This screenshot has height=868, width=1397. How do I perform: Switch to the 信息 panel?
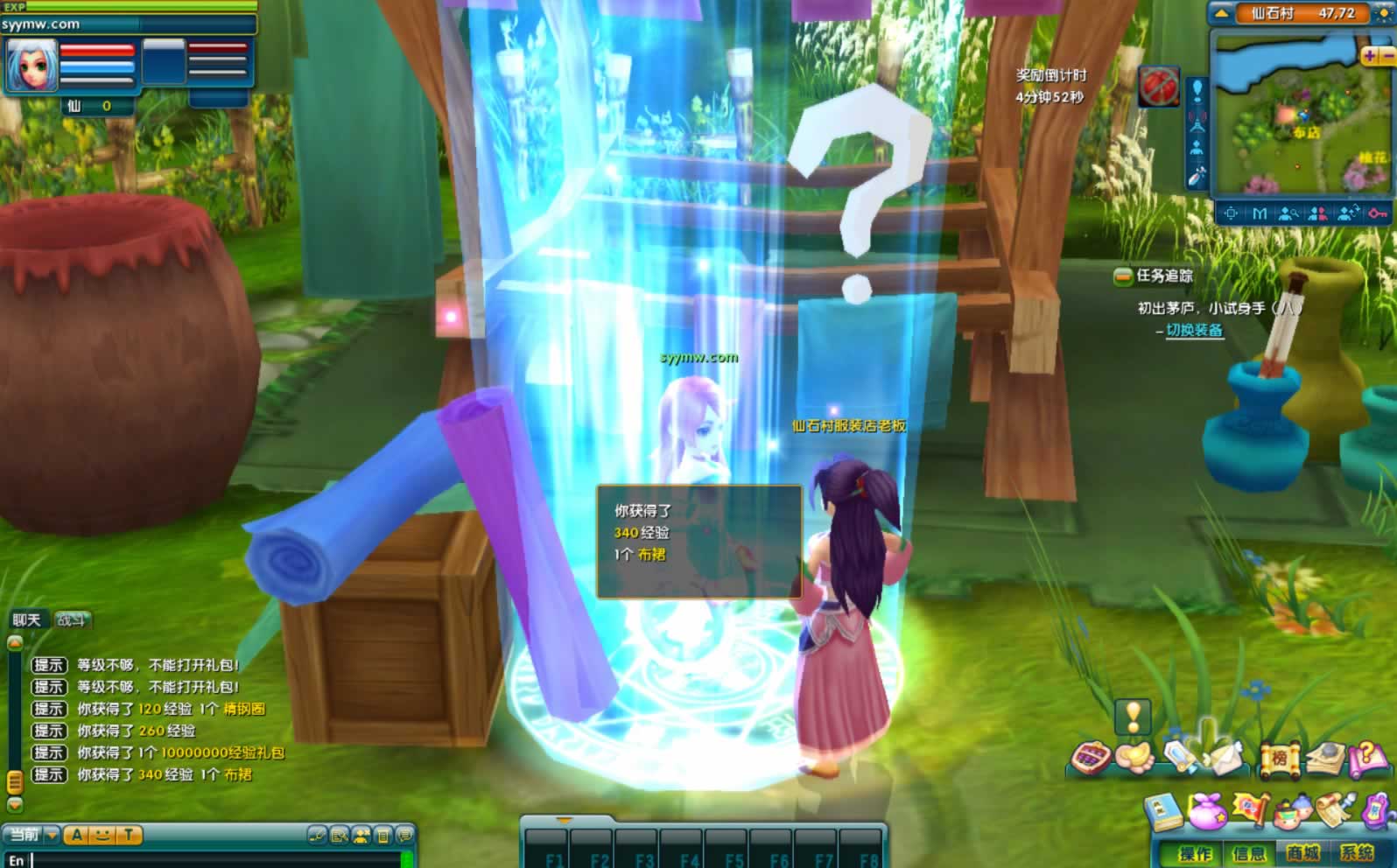pyautogui.click(x=1248, y=853)
